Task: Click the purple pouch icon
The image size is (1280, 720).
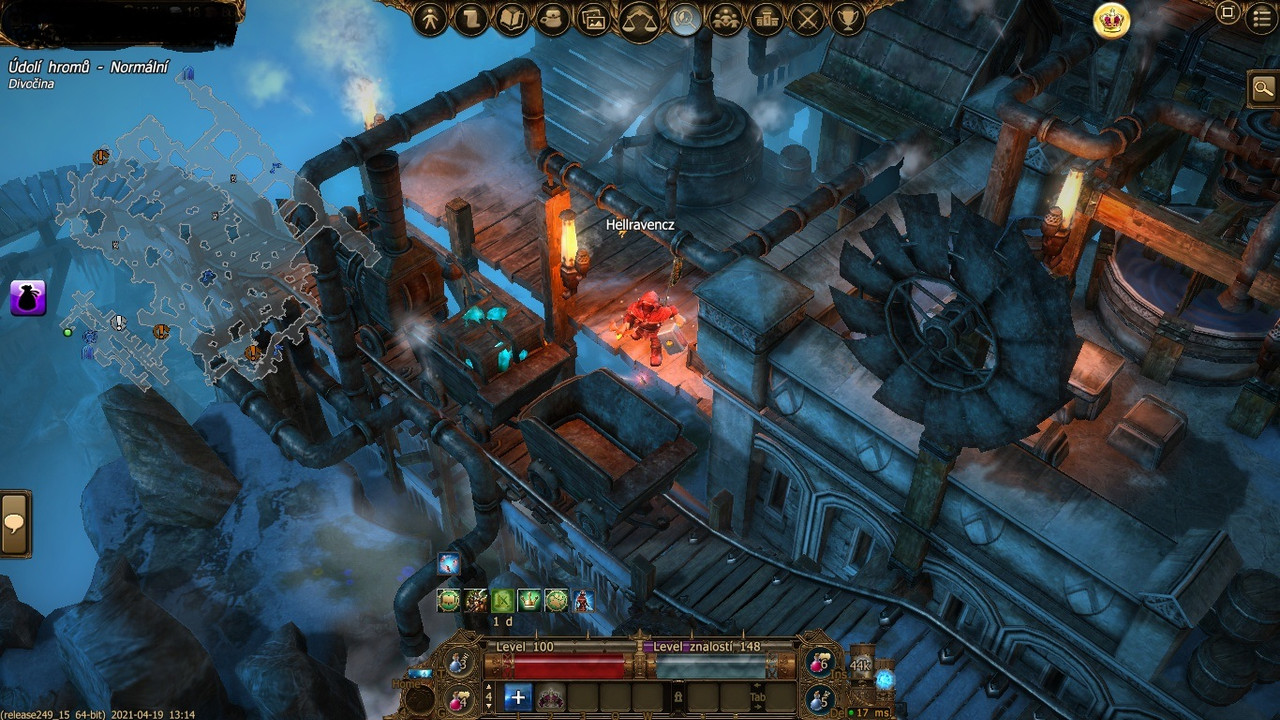Action: 28,298
